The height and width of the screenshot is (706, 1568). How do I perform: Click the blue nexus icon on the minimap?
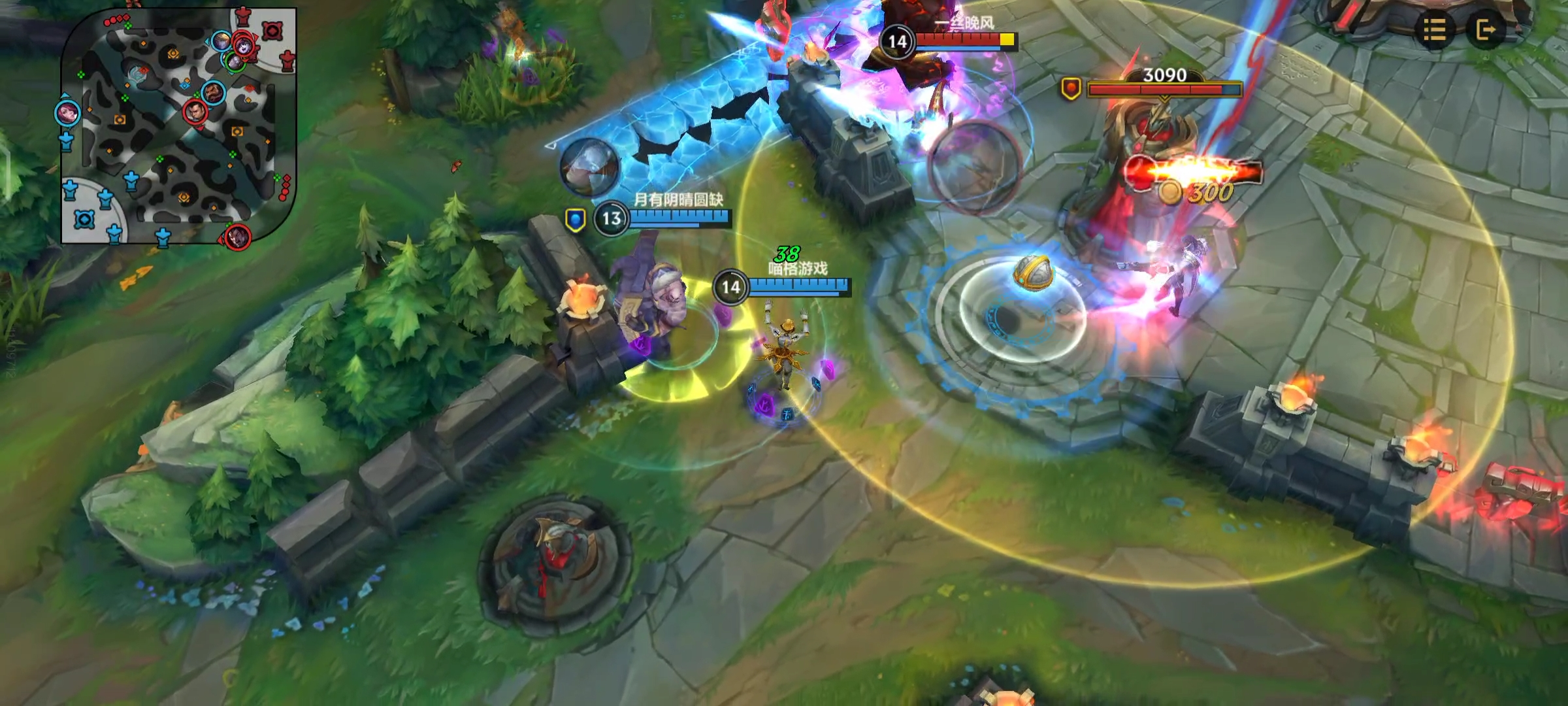click(84, 220)
